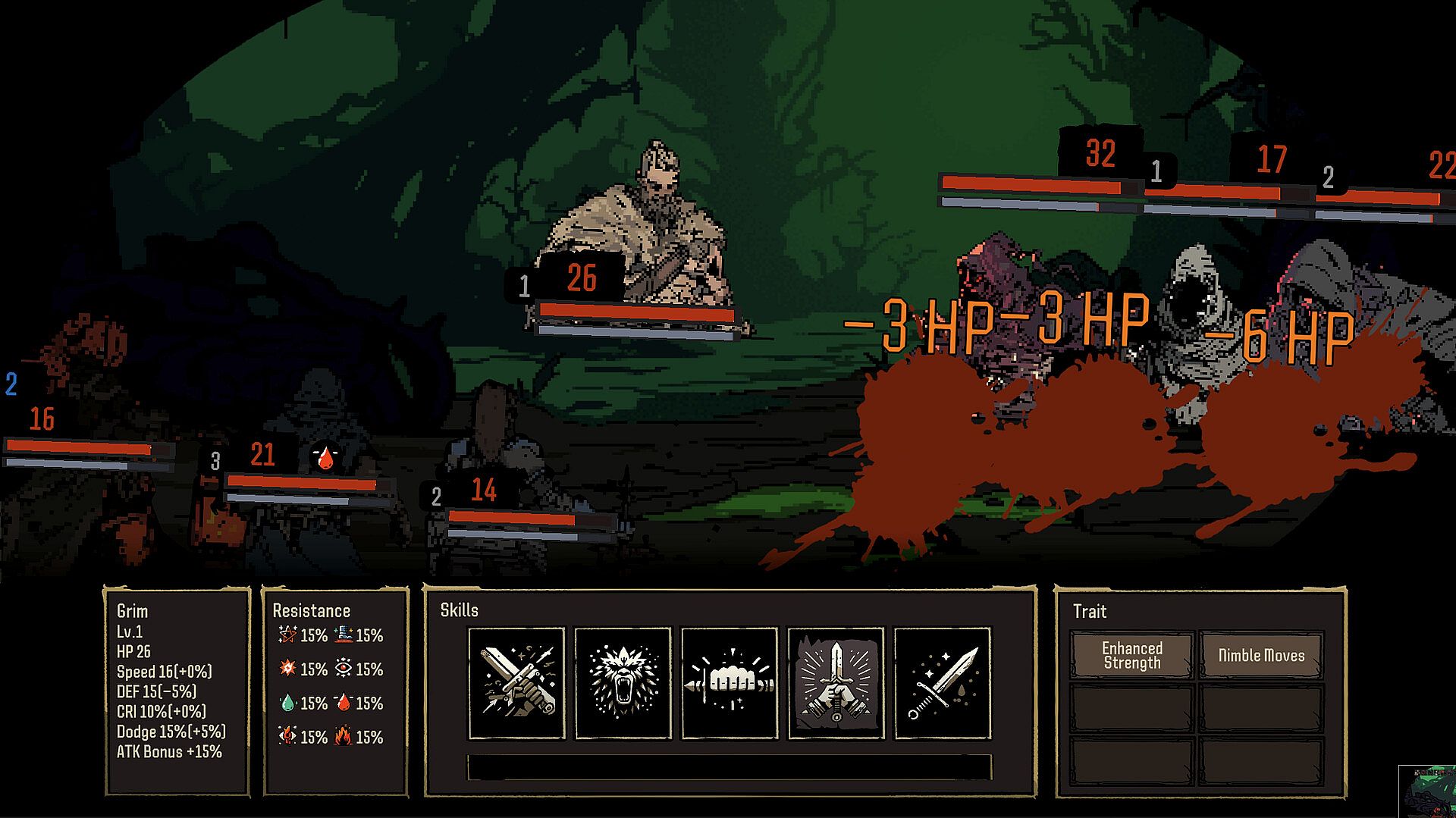This screenshot has height=818, width=1456.
Task: Select the sparkling diagonal sword skill
Action: coord(943,682)
